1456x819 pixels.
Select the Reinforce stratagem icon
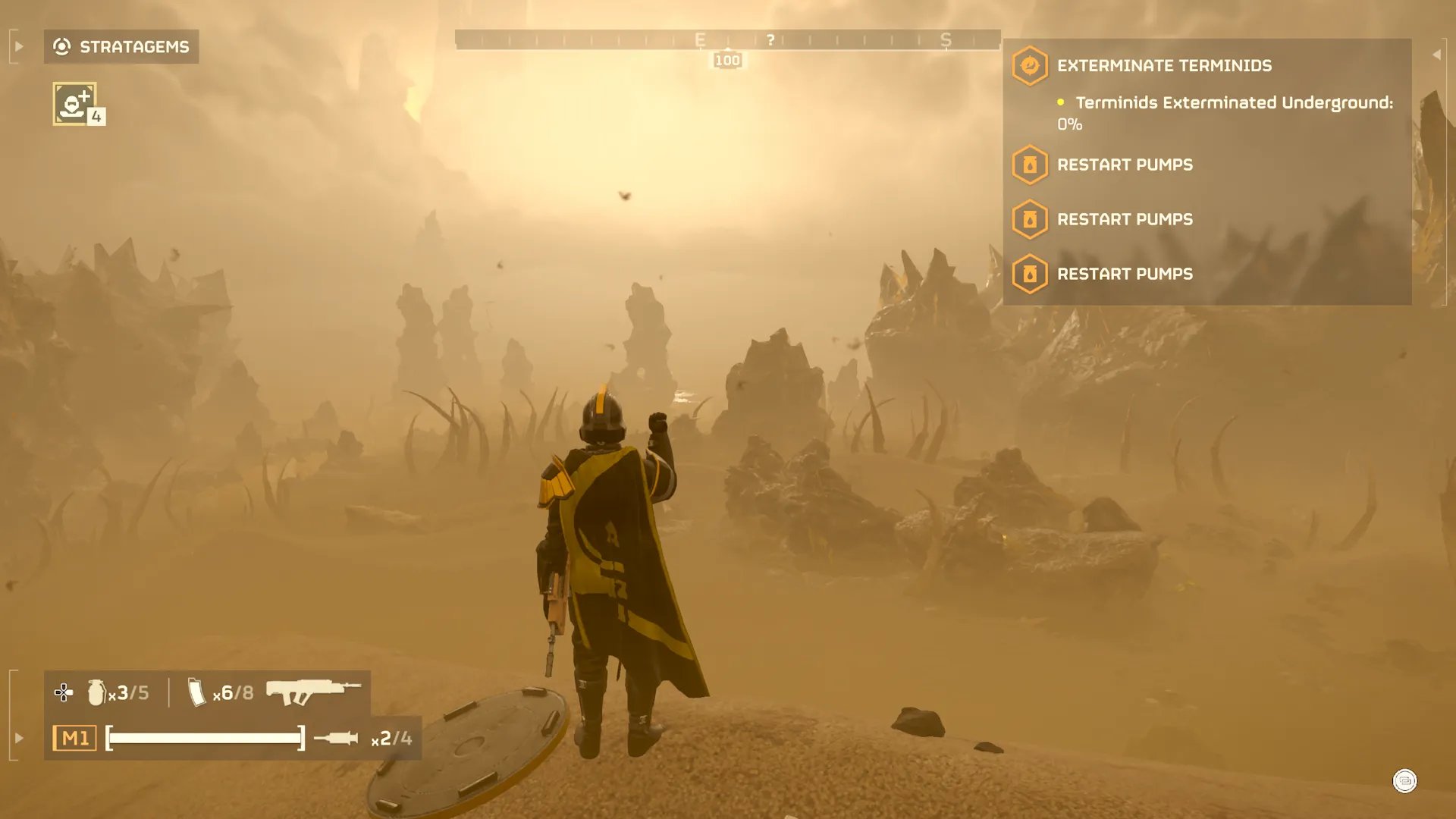point(74,103)
